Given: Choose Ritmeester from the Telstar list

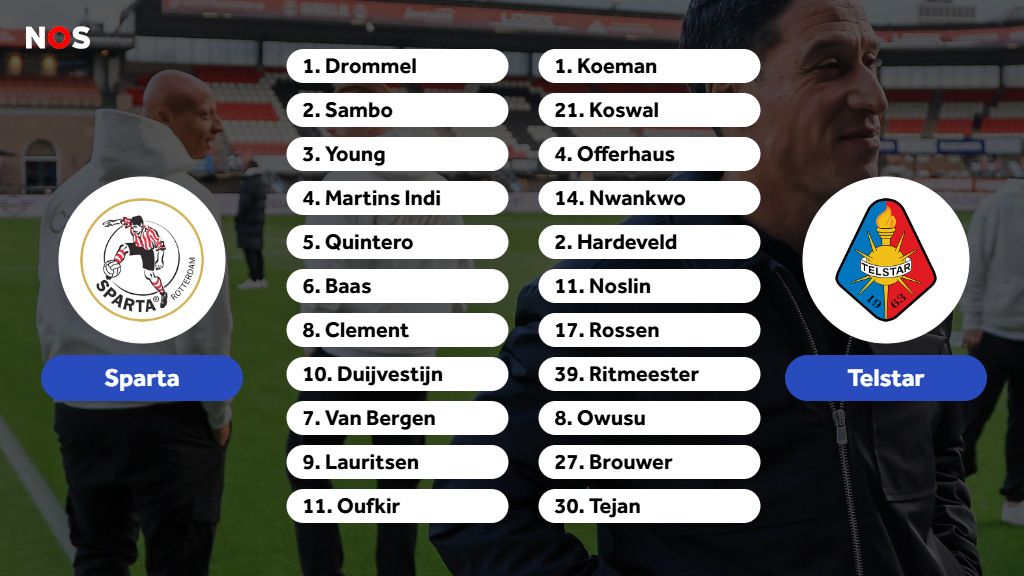Looking at the screenshot, I should point(649,374).
